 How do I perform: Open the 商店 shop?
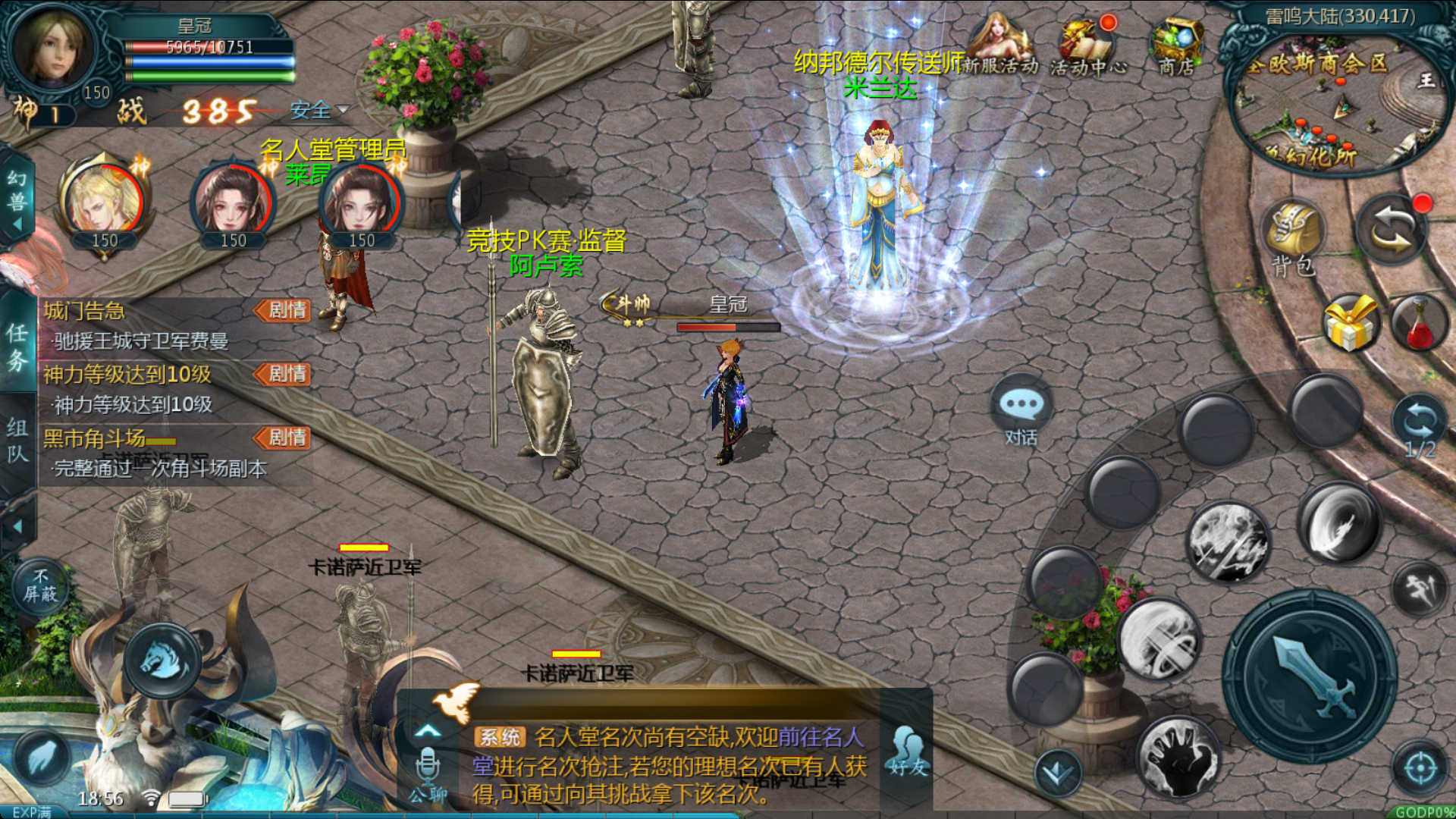(x=1176, y=45)
